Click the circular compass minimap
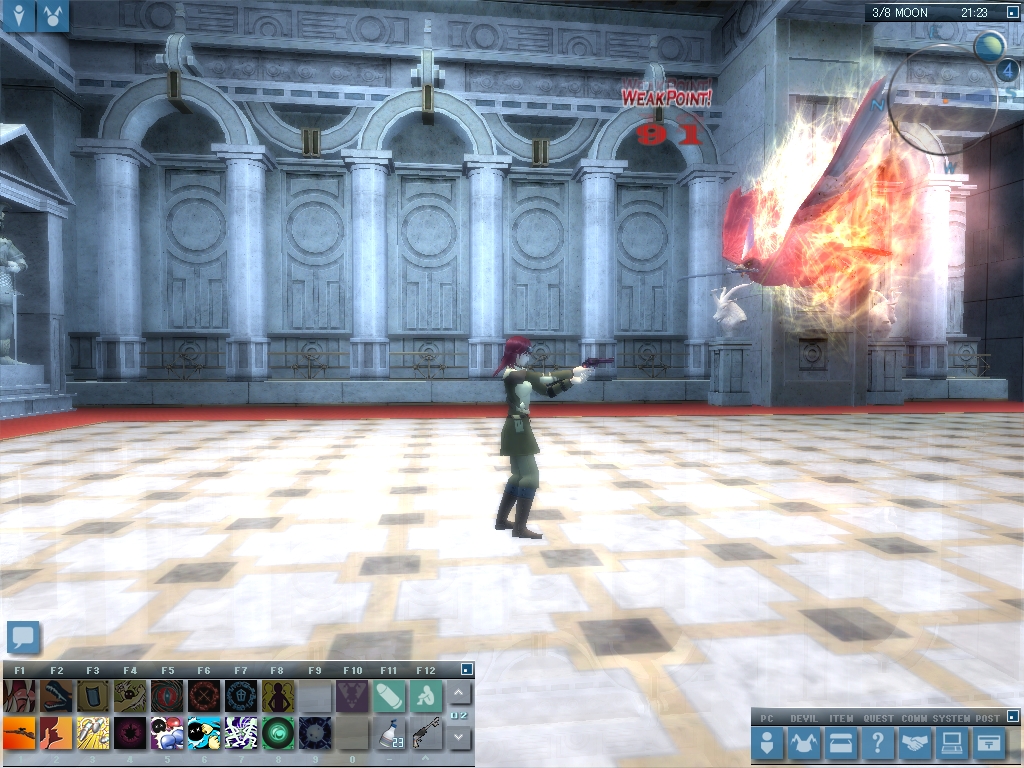 943,100
